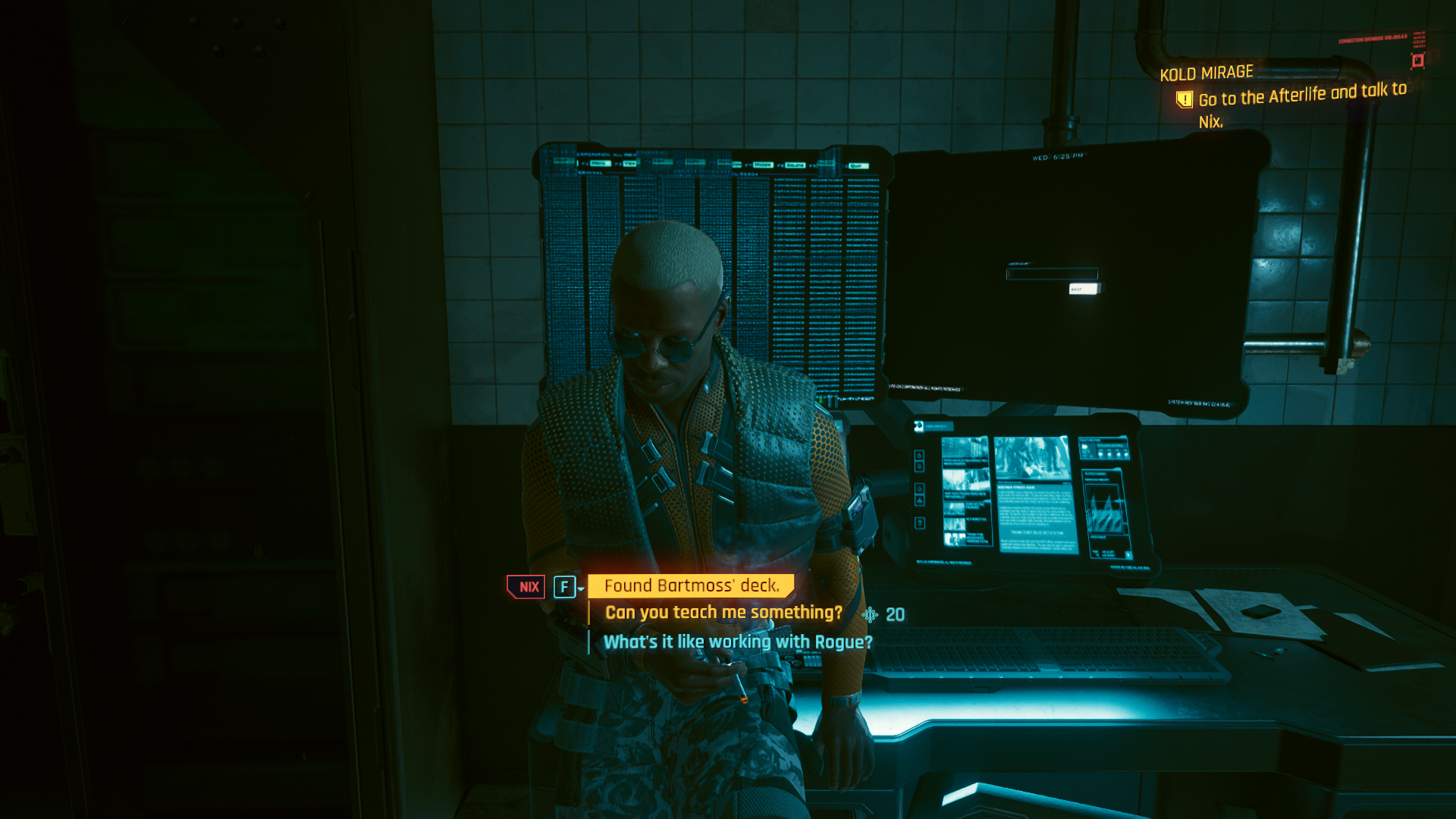Expand the chevron next to the F key prompt
This screenshot has width=1456, height=819.
click(579, 588)
